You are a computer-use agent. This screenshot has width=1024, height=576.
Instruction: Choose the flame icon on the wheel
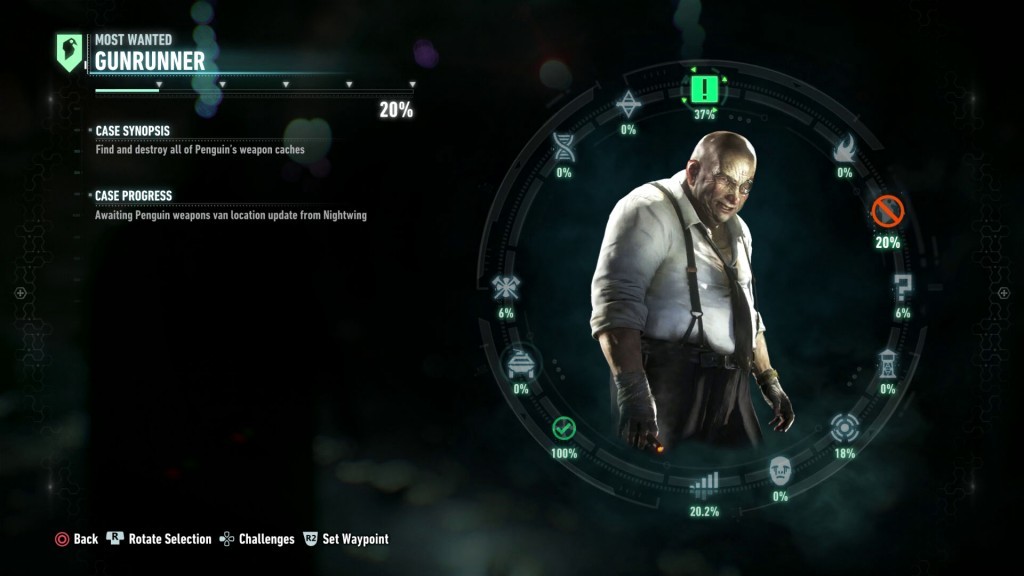click(x=844, y=150)
